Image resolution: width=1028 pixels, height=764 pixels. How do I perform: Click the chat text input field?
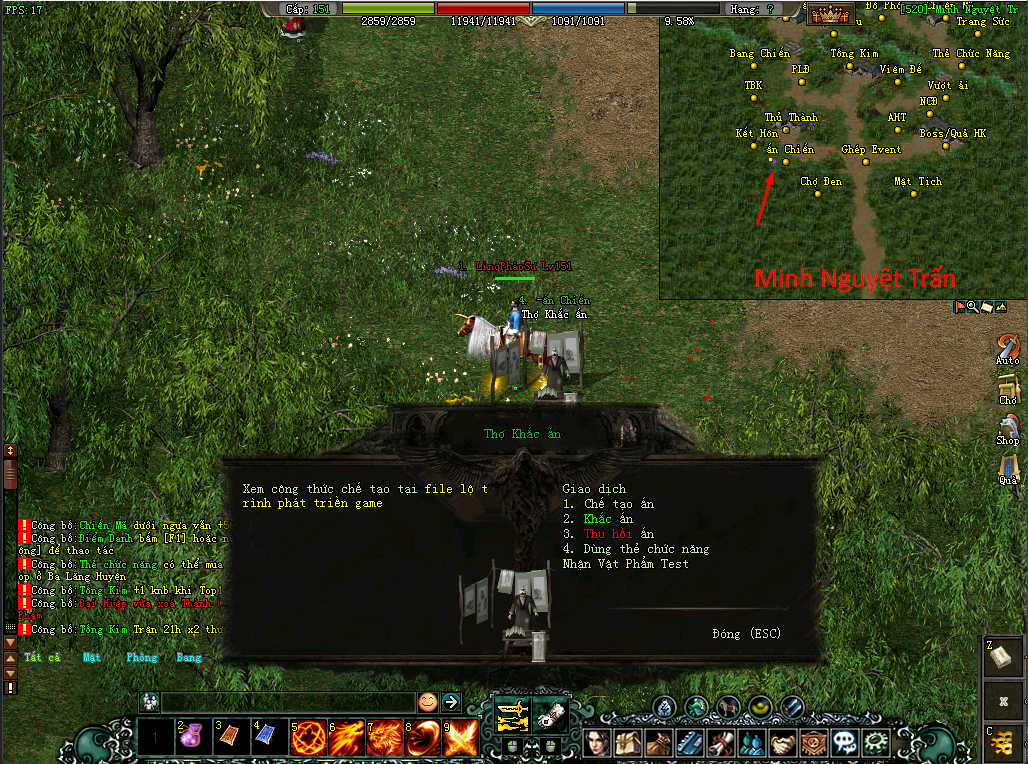(x=288, y=702)
